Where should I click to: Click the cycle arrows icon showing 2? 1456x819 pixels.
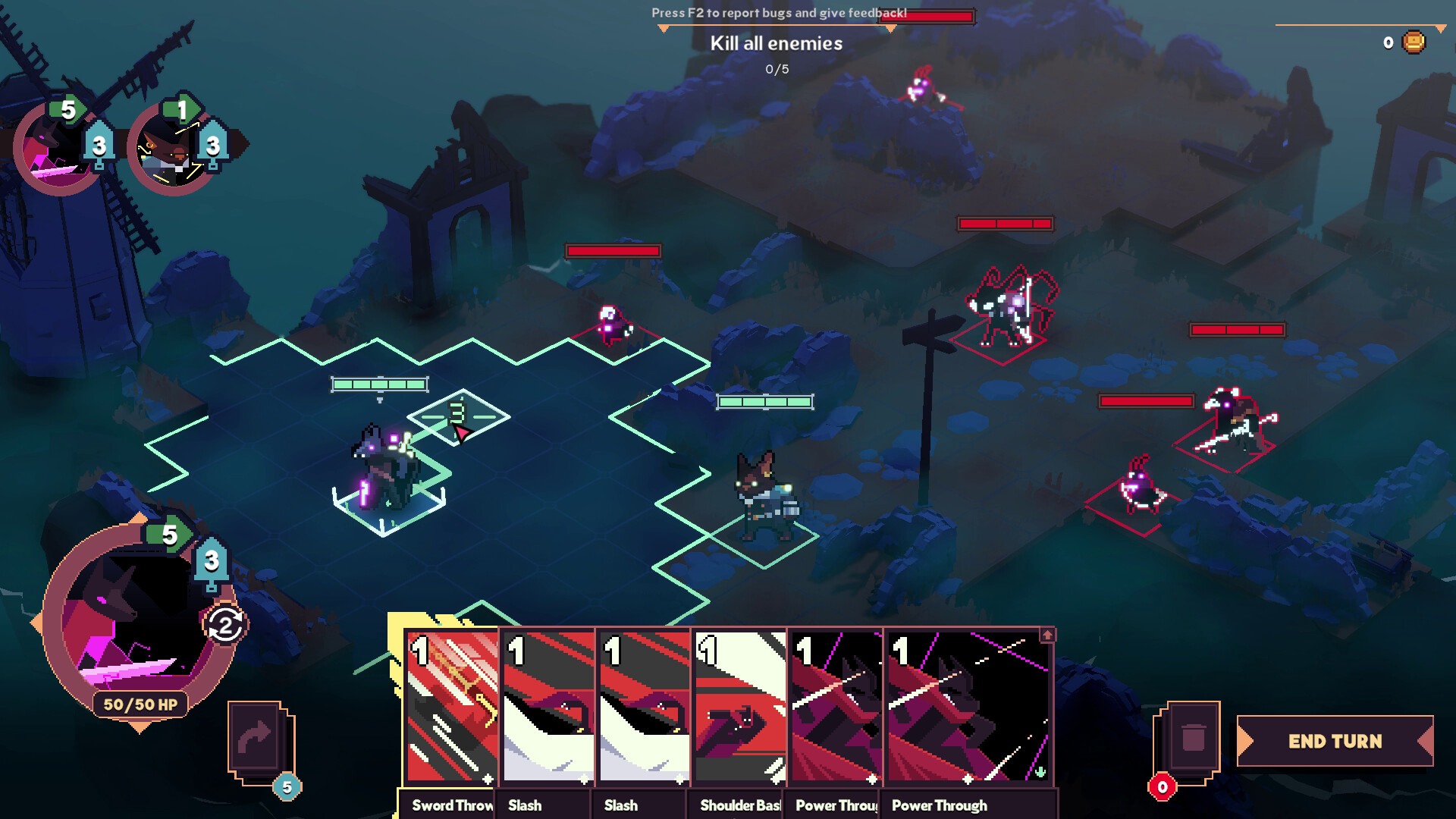point(225,626)
